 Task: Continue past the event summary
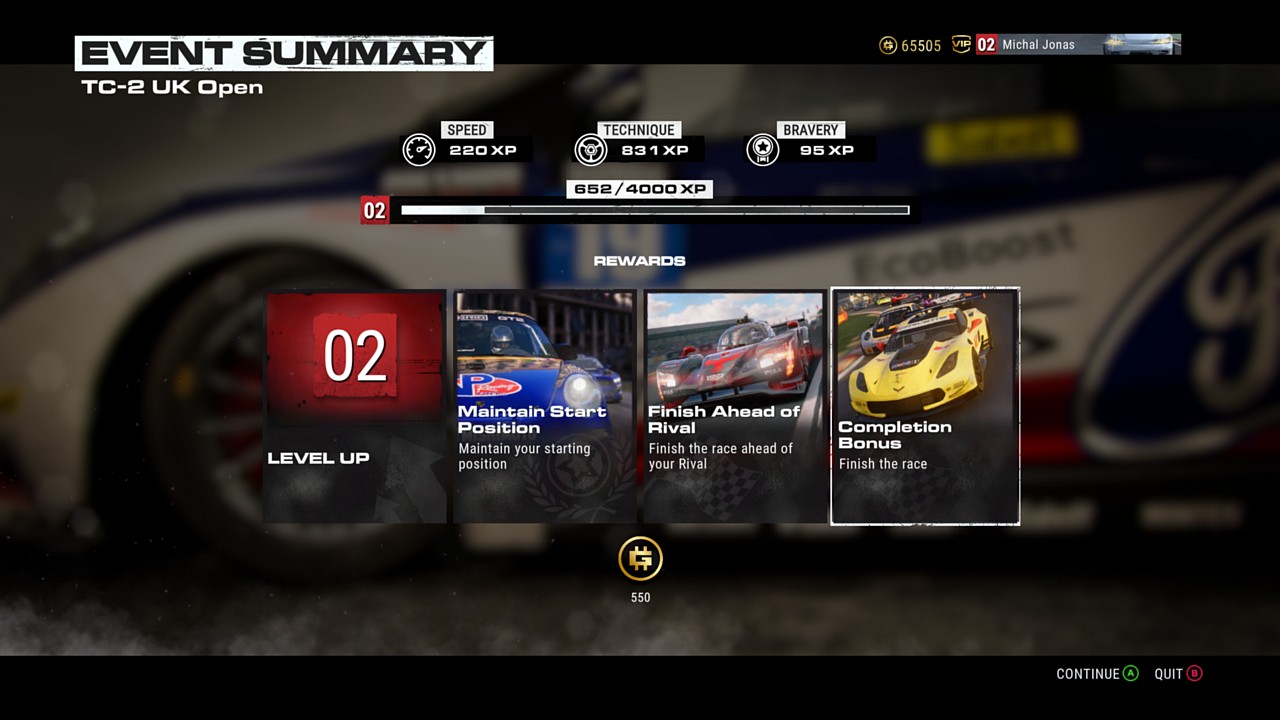(x=1097, y=674)
